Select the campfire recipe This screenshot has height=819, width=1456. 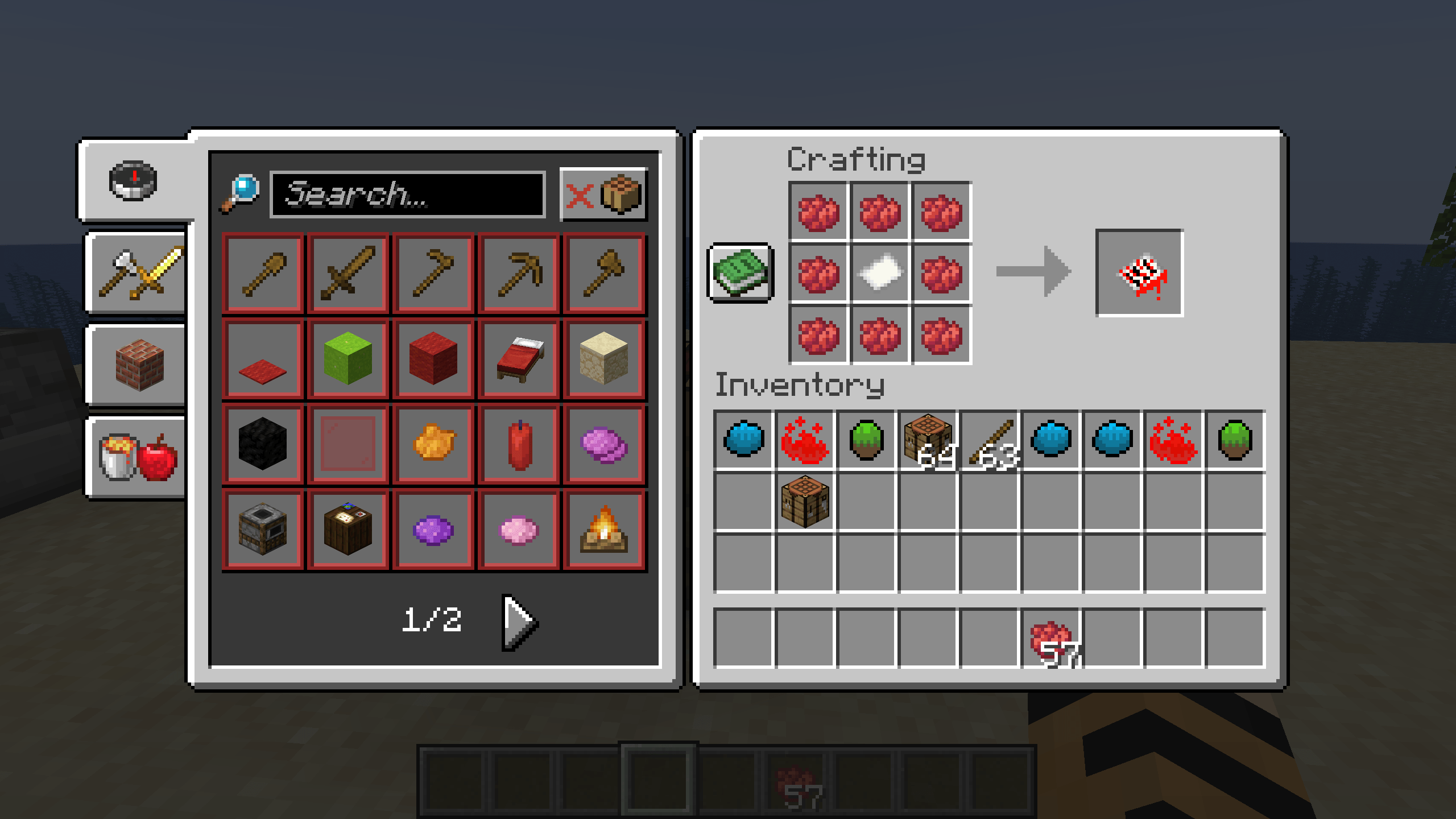605,529
